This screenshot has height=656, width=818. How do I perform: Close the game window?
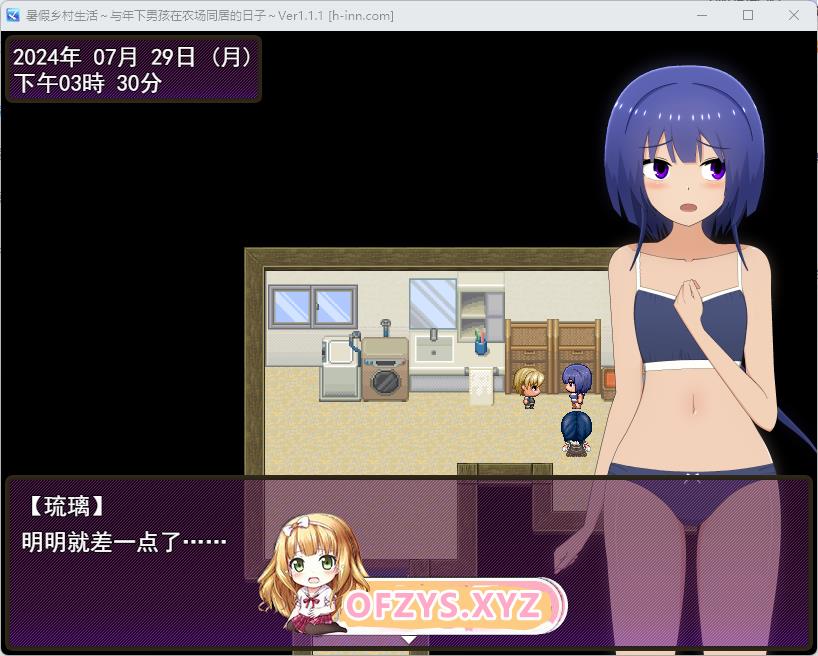pyautogui.click(x=793, y=15)
